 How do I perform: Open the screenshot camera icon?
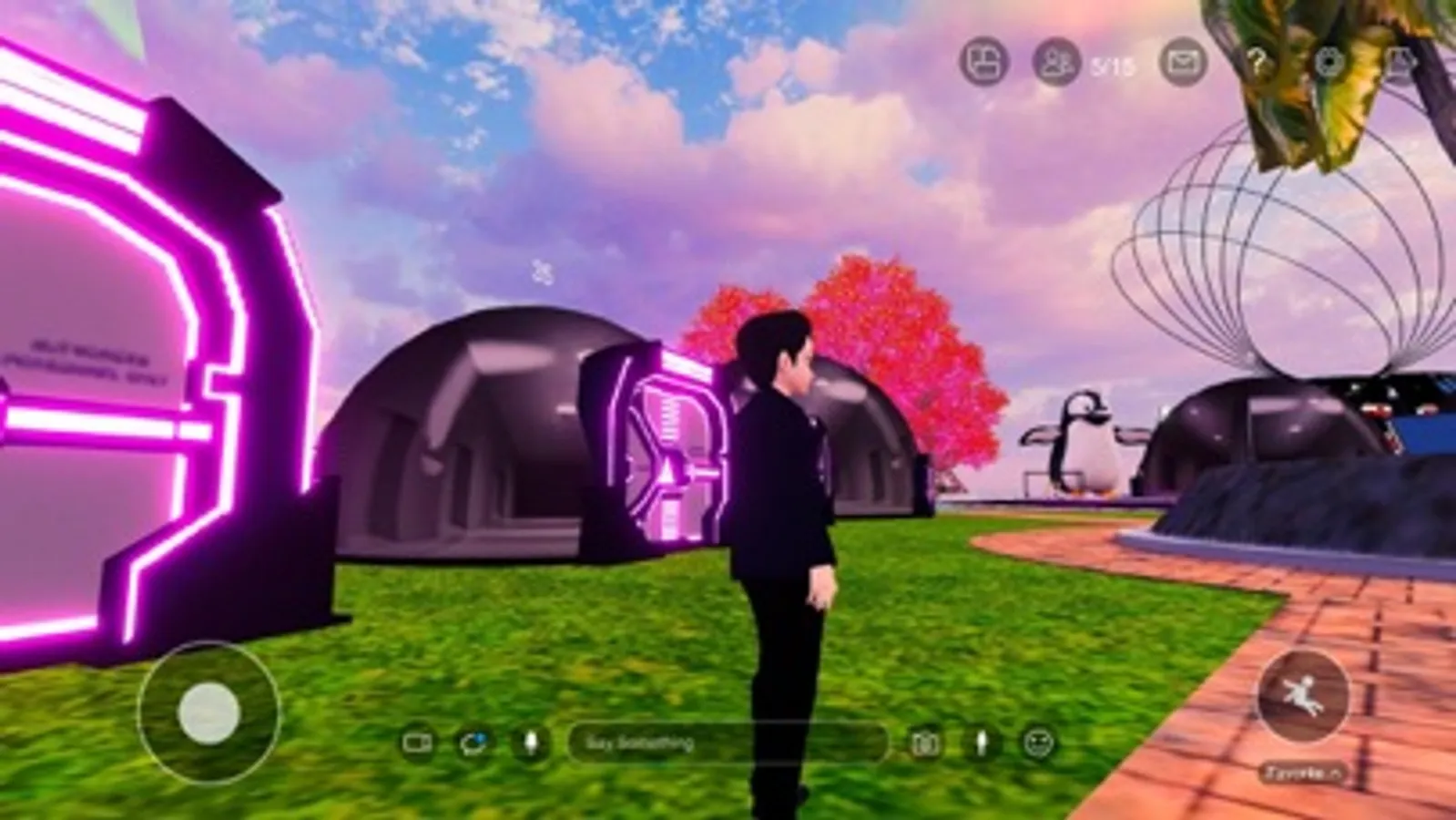click(927, 742)
